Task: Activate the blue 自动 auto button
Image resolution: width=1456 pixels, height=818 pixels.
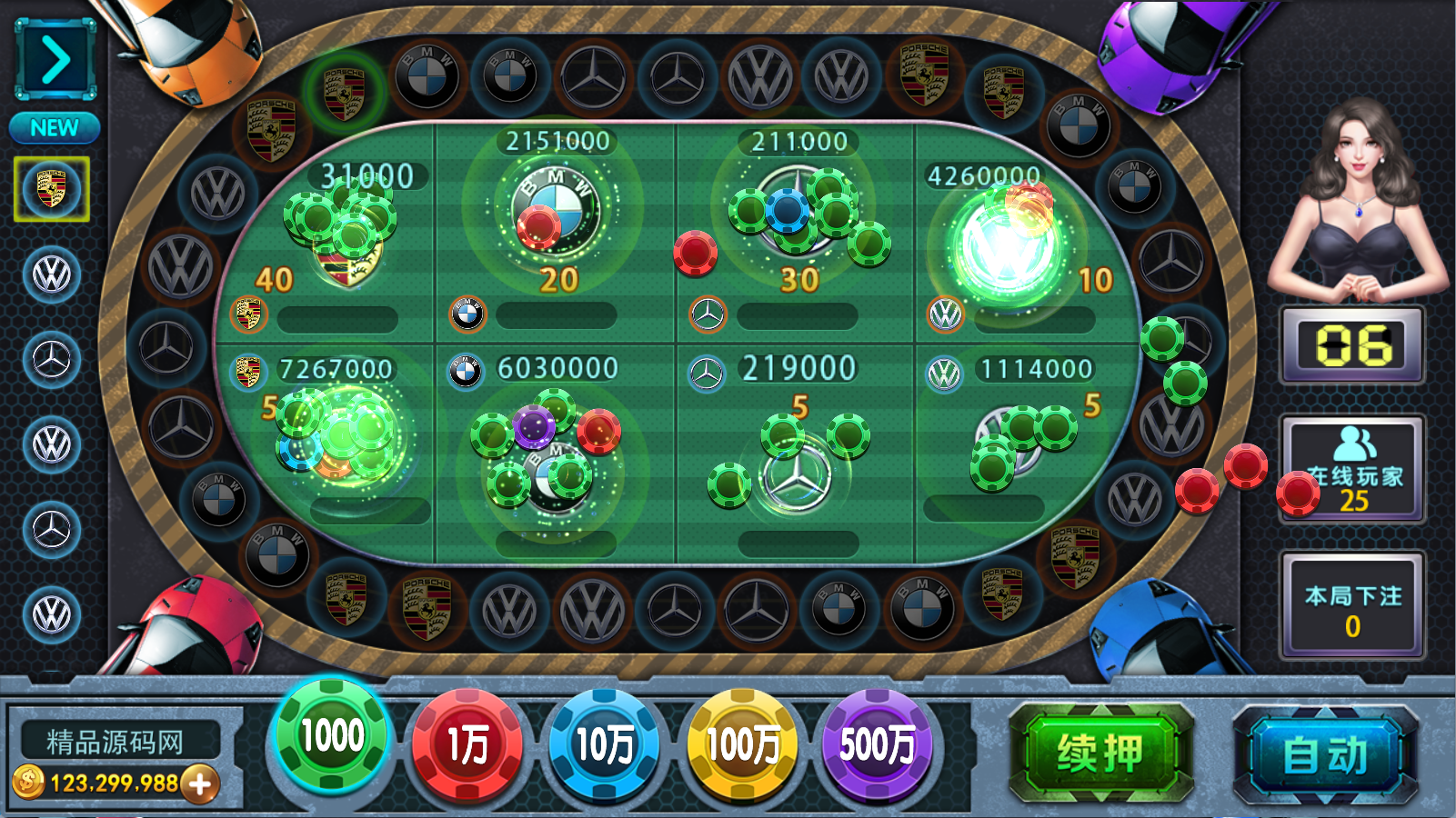Action: 1325,755
